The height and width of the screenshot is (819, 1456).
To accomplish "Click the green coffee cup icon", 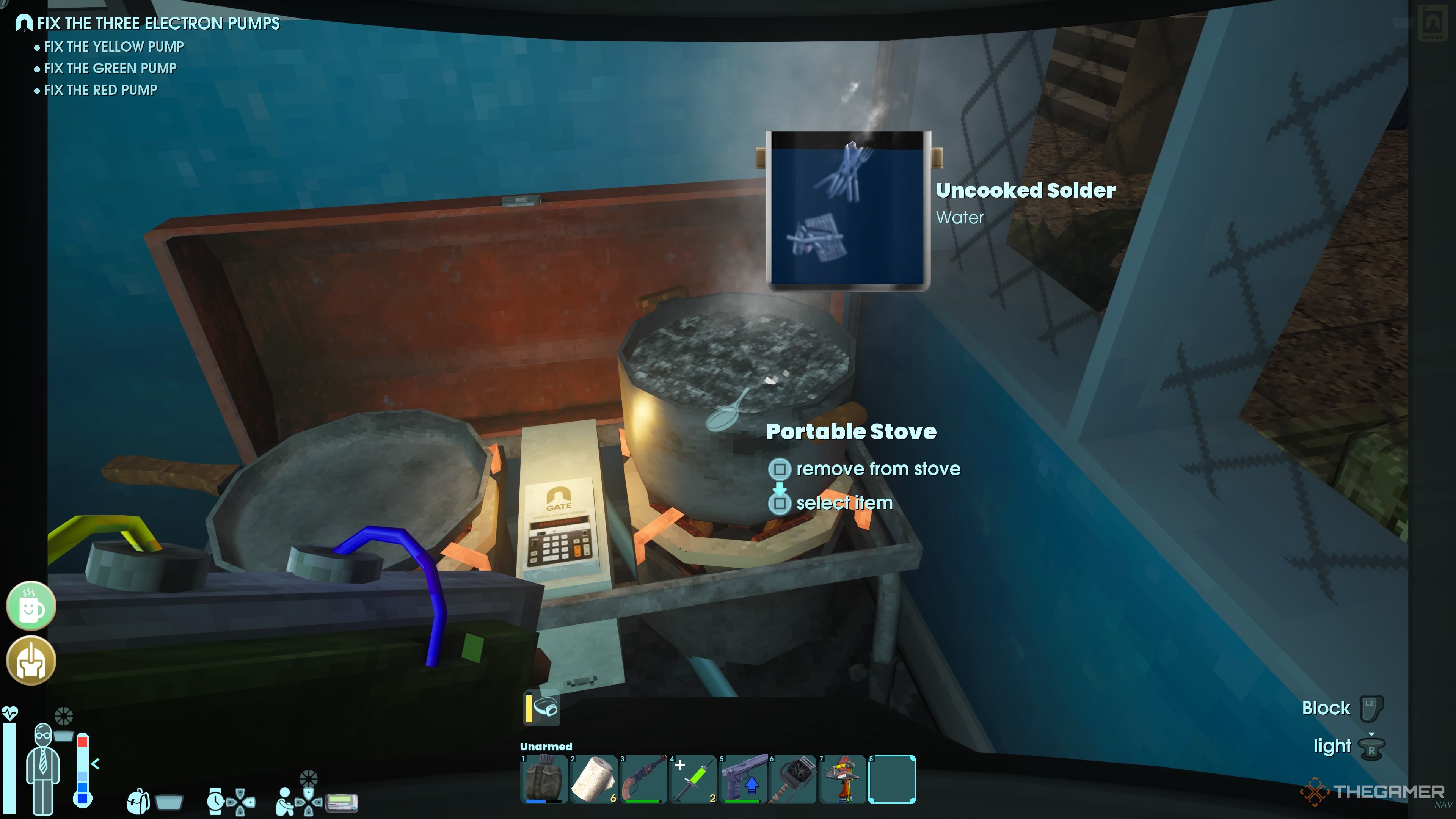I will click(31, 606).
